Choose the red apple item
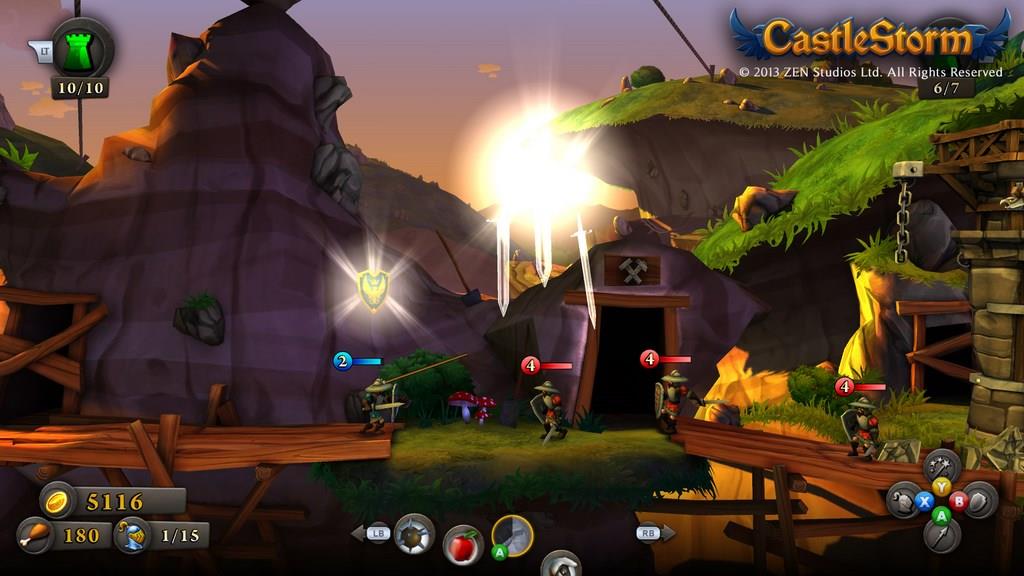The height and width of the screenshot is (576, 1024). click(x=462, y=544)
